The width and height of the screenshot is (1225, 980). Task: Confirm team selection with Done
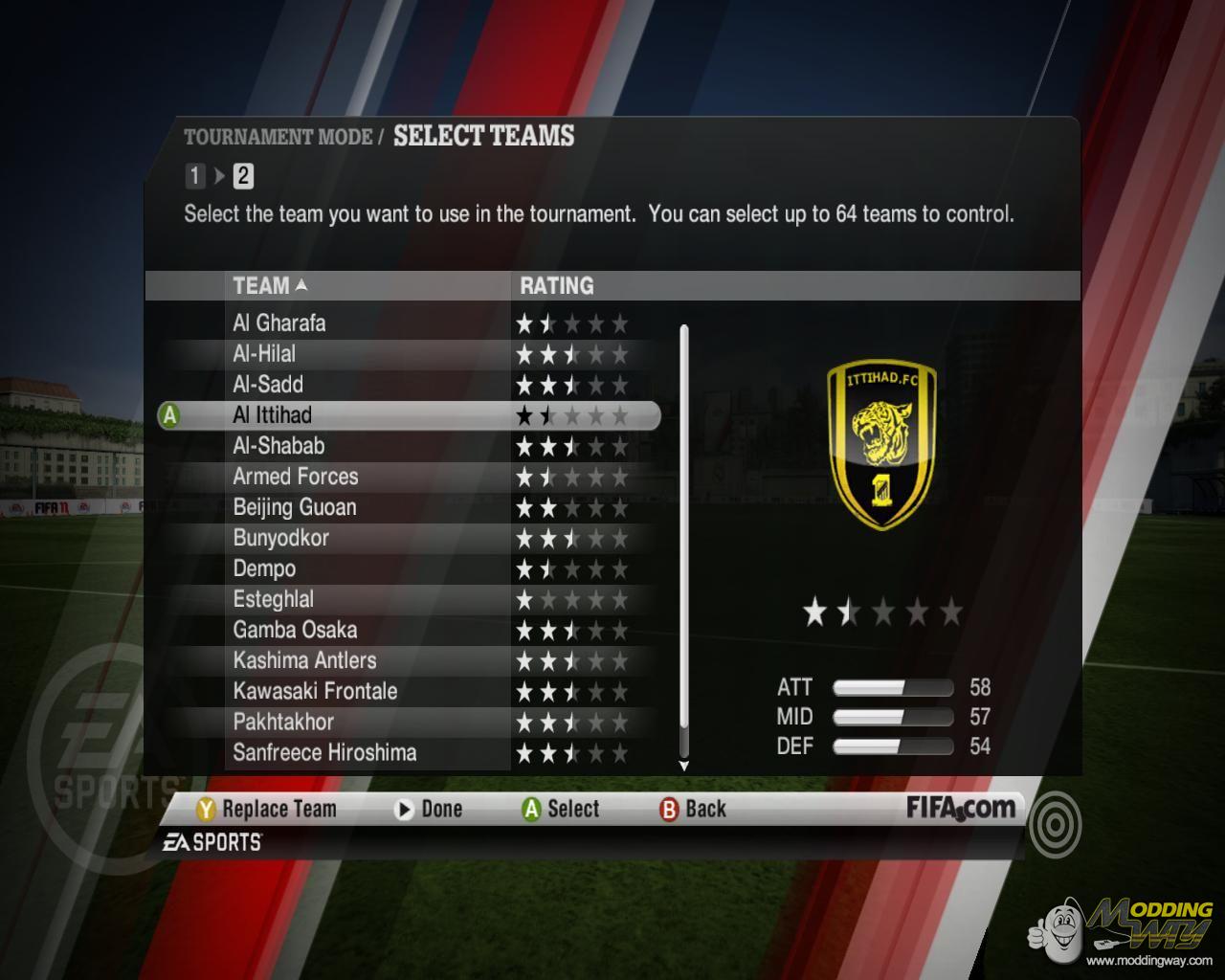coord(429,810)
